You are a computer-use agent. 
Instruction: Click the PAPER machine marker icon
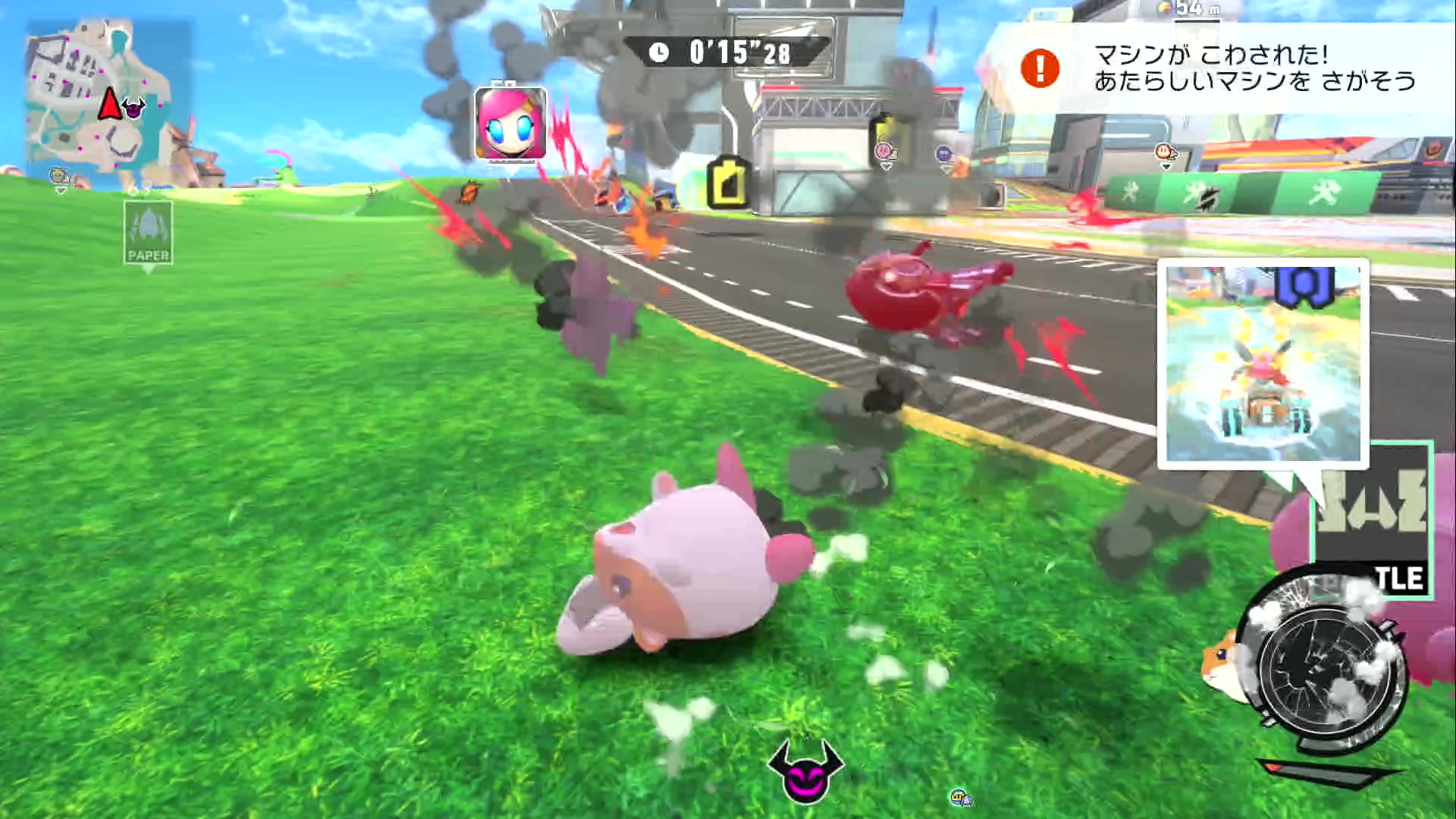point(149,233)
